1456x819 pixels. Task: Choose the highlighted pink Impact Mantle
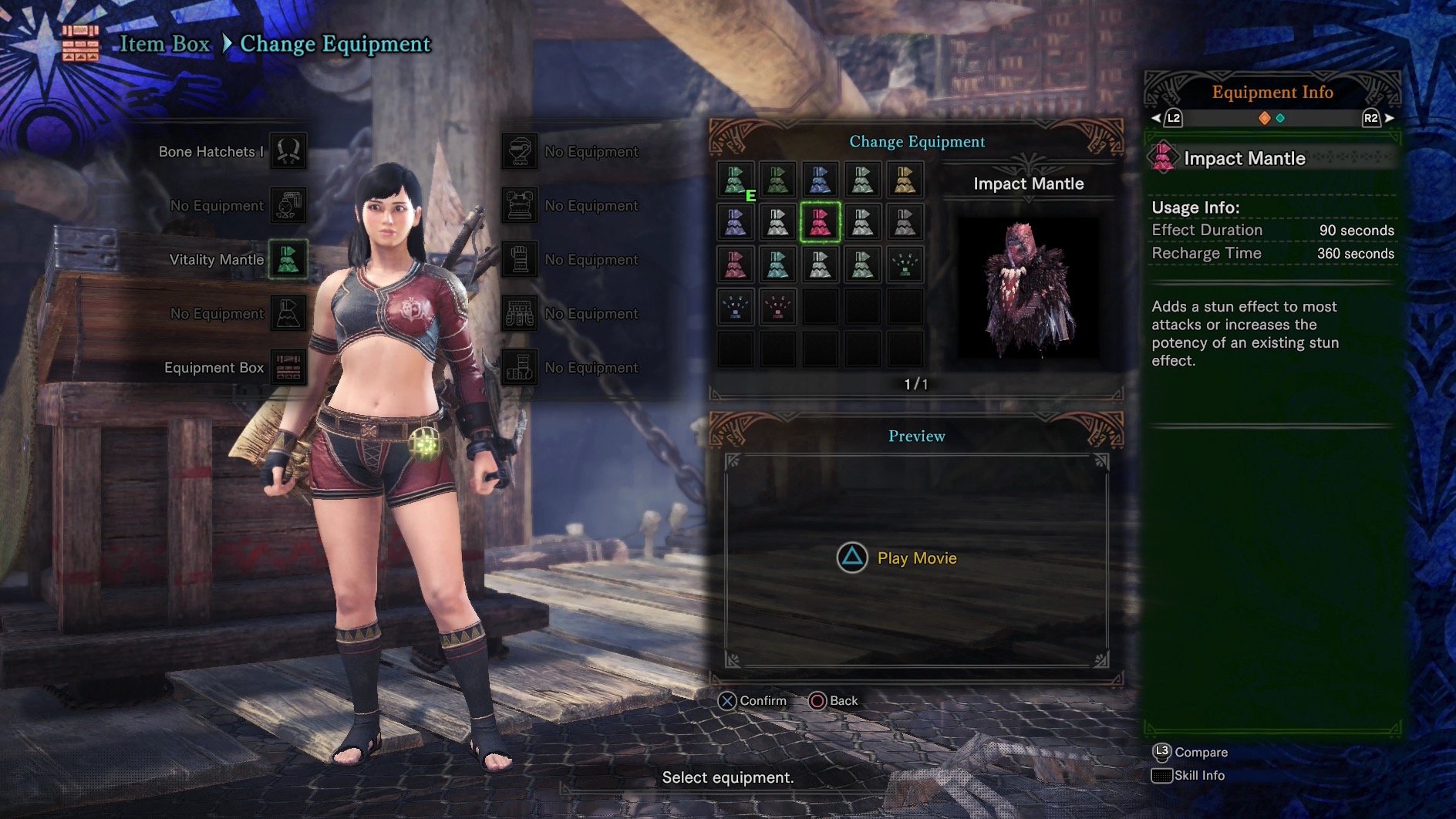[820, 222]
